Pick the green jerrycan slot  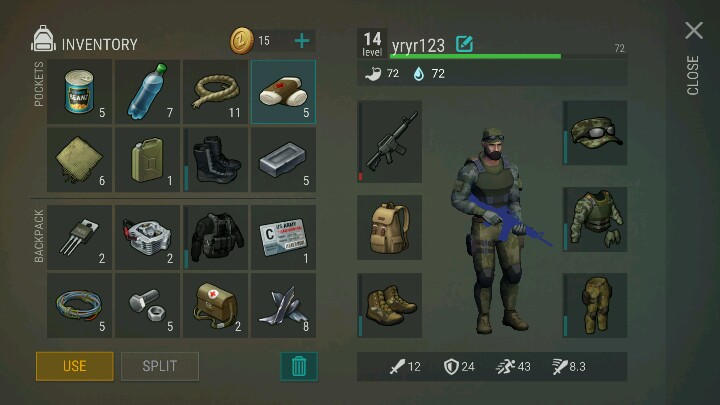pos(148,160)
